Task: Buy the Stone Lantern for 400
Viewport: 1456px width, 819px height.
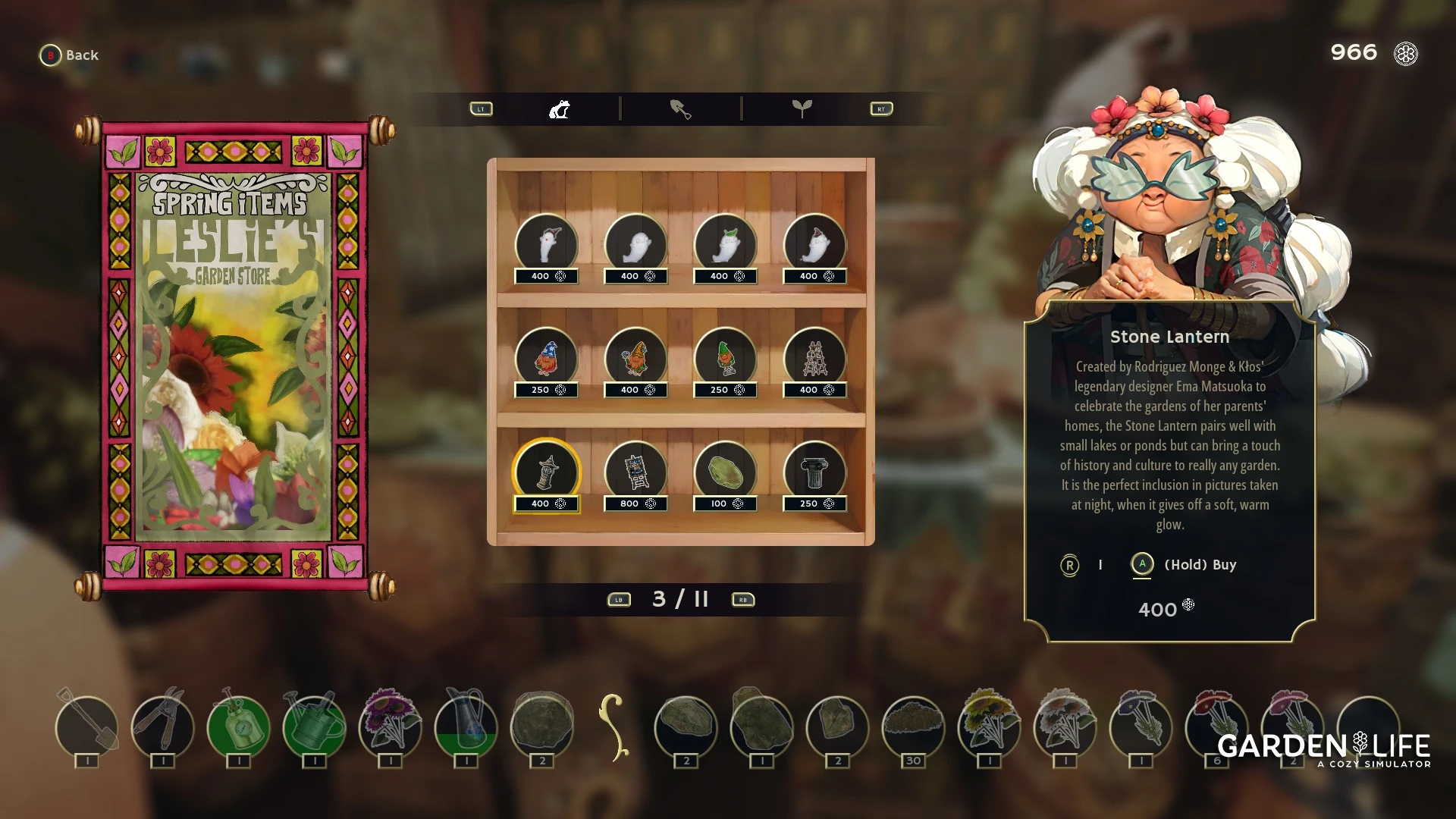Action: pos(1142,564)
